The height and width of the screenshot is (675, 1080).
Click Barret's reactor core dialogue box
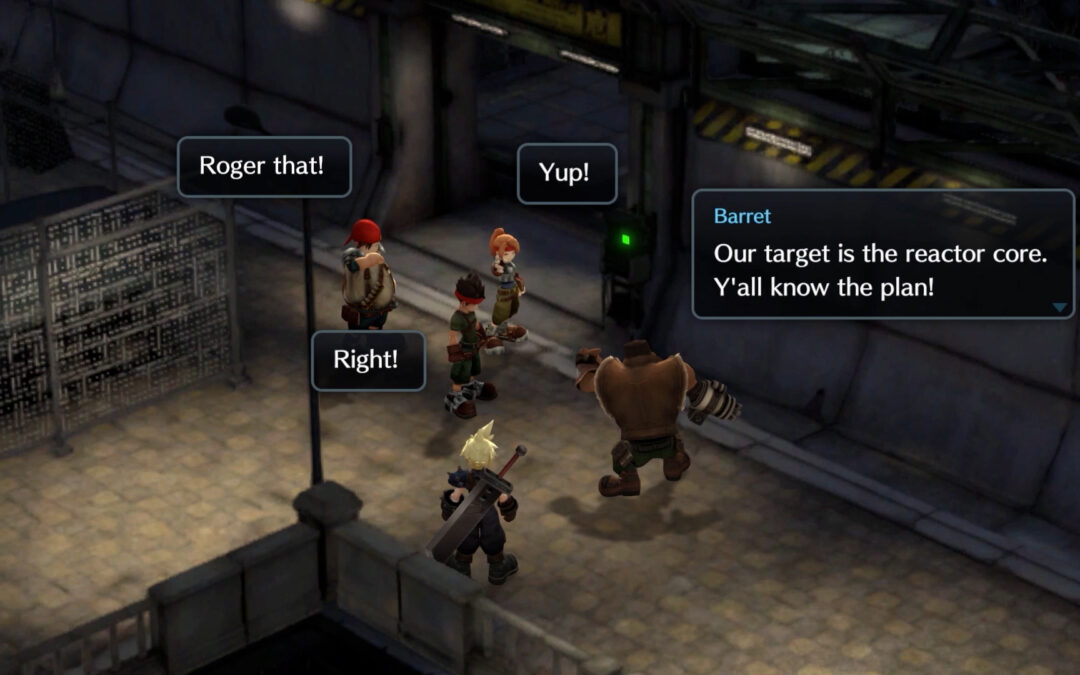pos(882,255)
